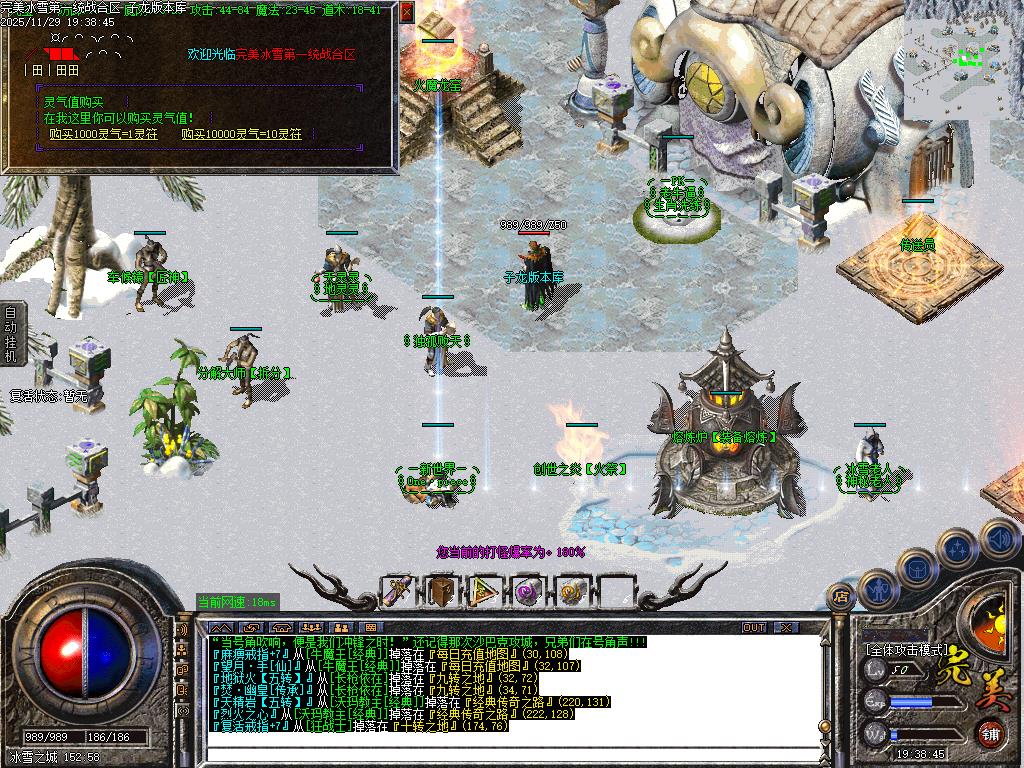Click the blue speaker sound round button
Viewport: 1024px width, 768px height.
(1000, 539)
